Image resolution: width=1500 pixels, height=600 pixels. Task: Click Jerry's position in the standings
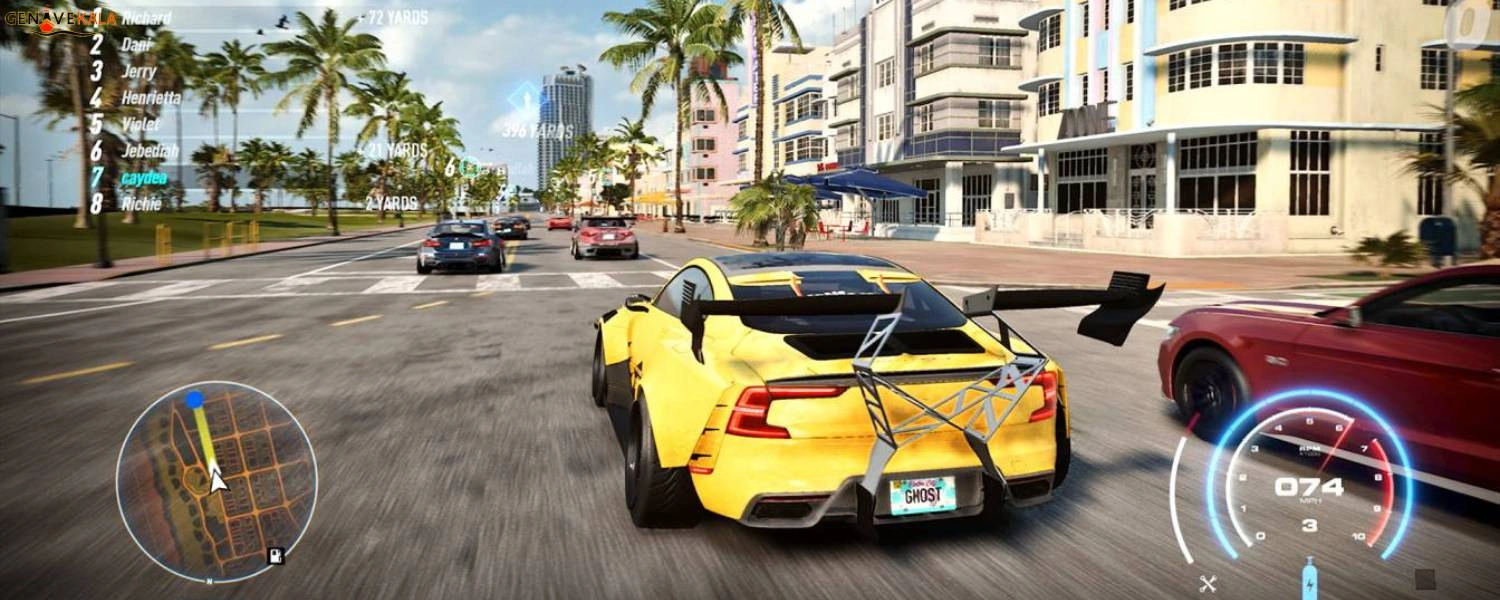point(138,72)
